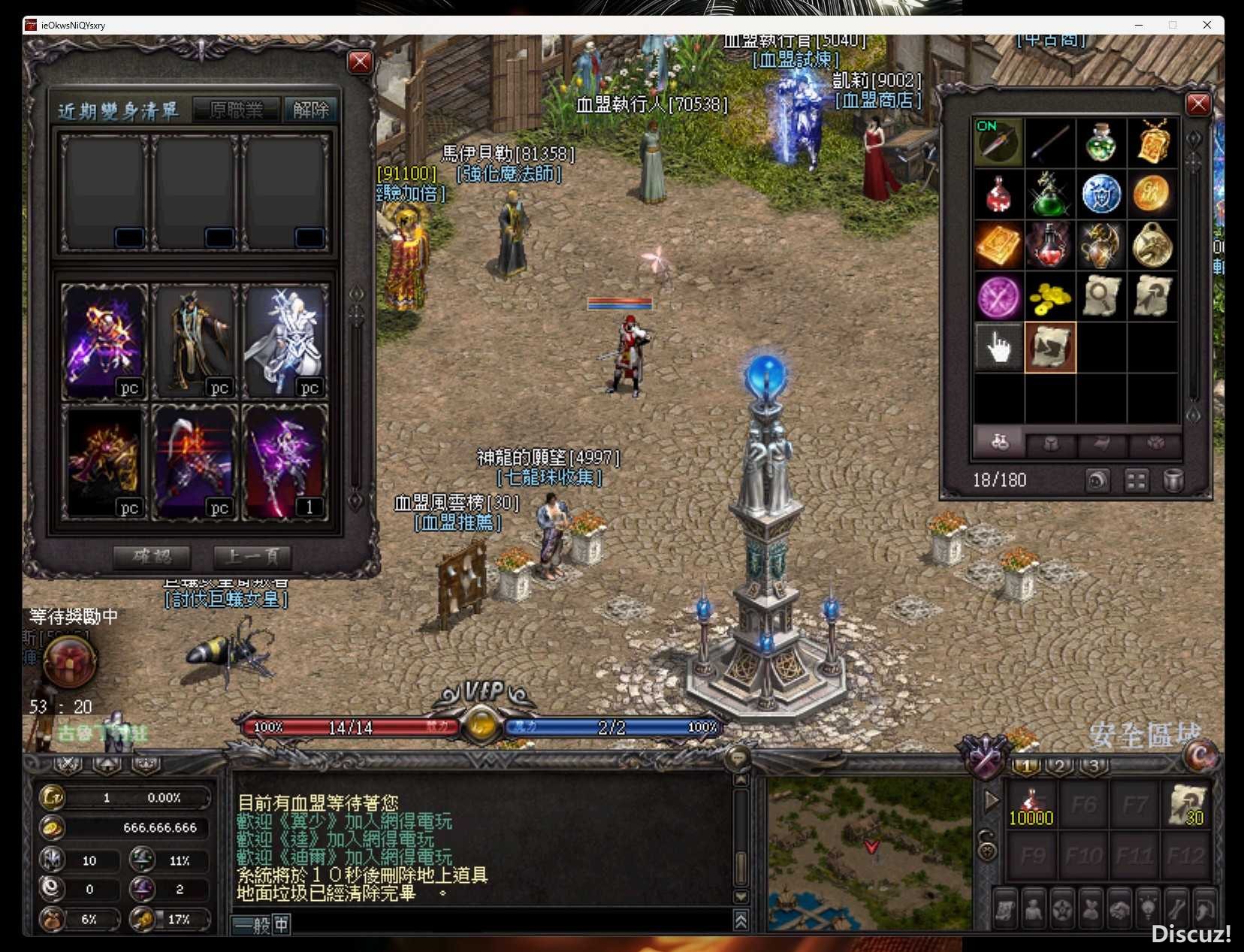Select the pile of gold coins
Screen dimensions: 1244x952
[1049, 298]
